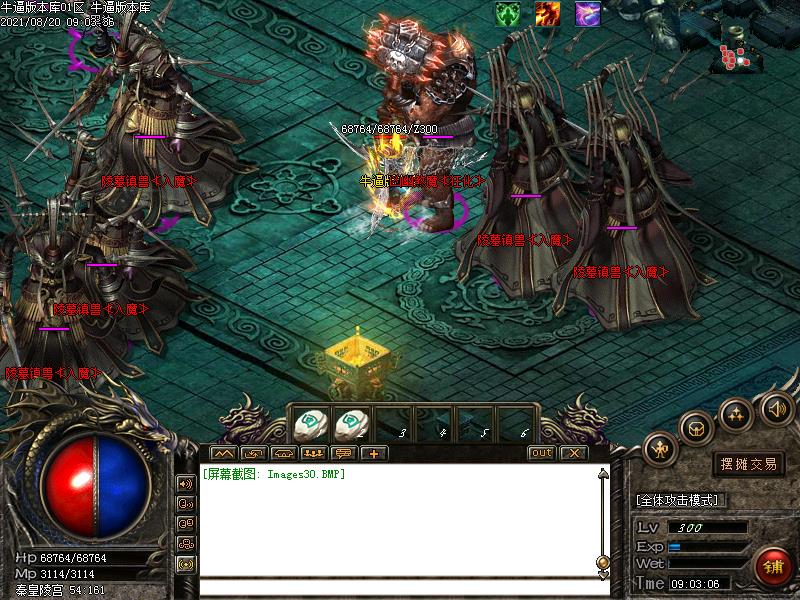800x600 pixels.
Task: Use the white stone in hotbar slot 1
Action: 312,423
